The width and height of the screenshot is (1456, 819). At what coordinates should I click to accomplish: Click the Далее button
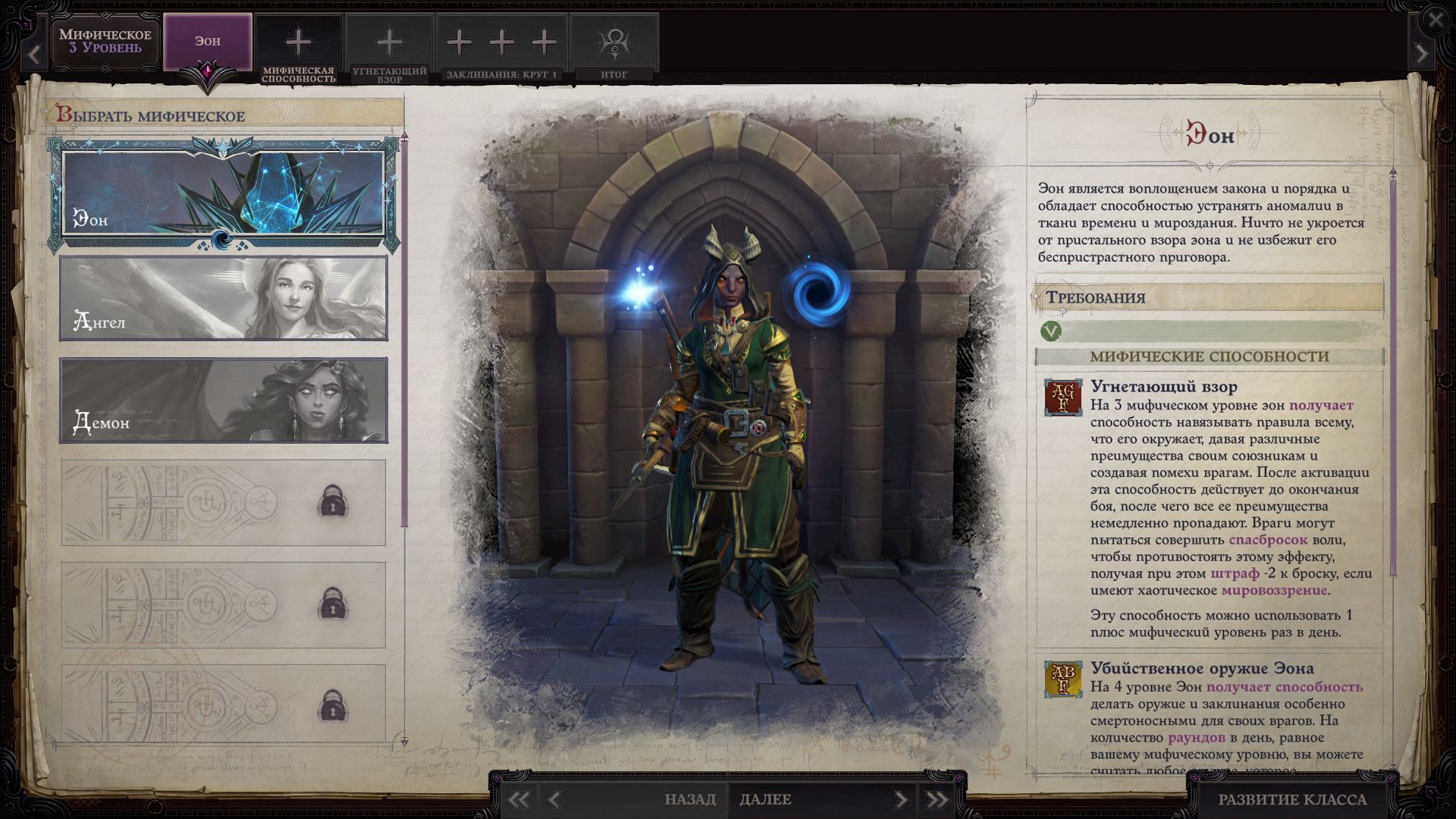point(766,799)
